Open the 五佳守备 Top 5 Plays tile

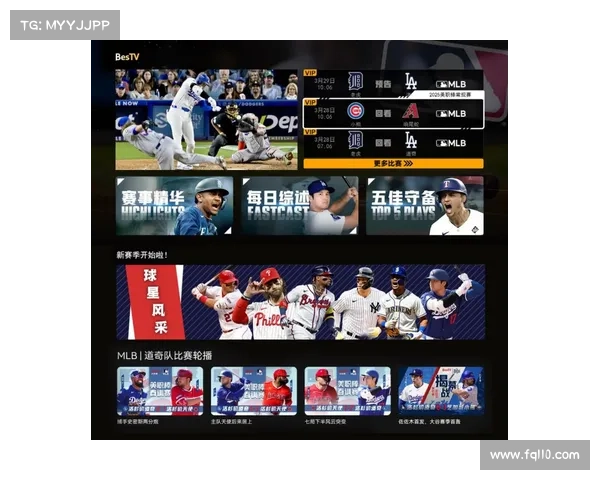click(424, 206)
